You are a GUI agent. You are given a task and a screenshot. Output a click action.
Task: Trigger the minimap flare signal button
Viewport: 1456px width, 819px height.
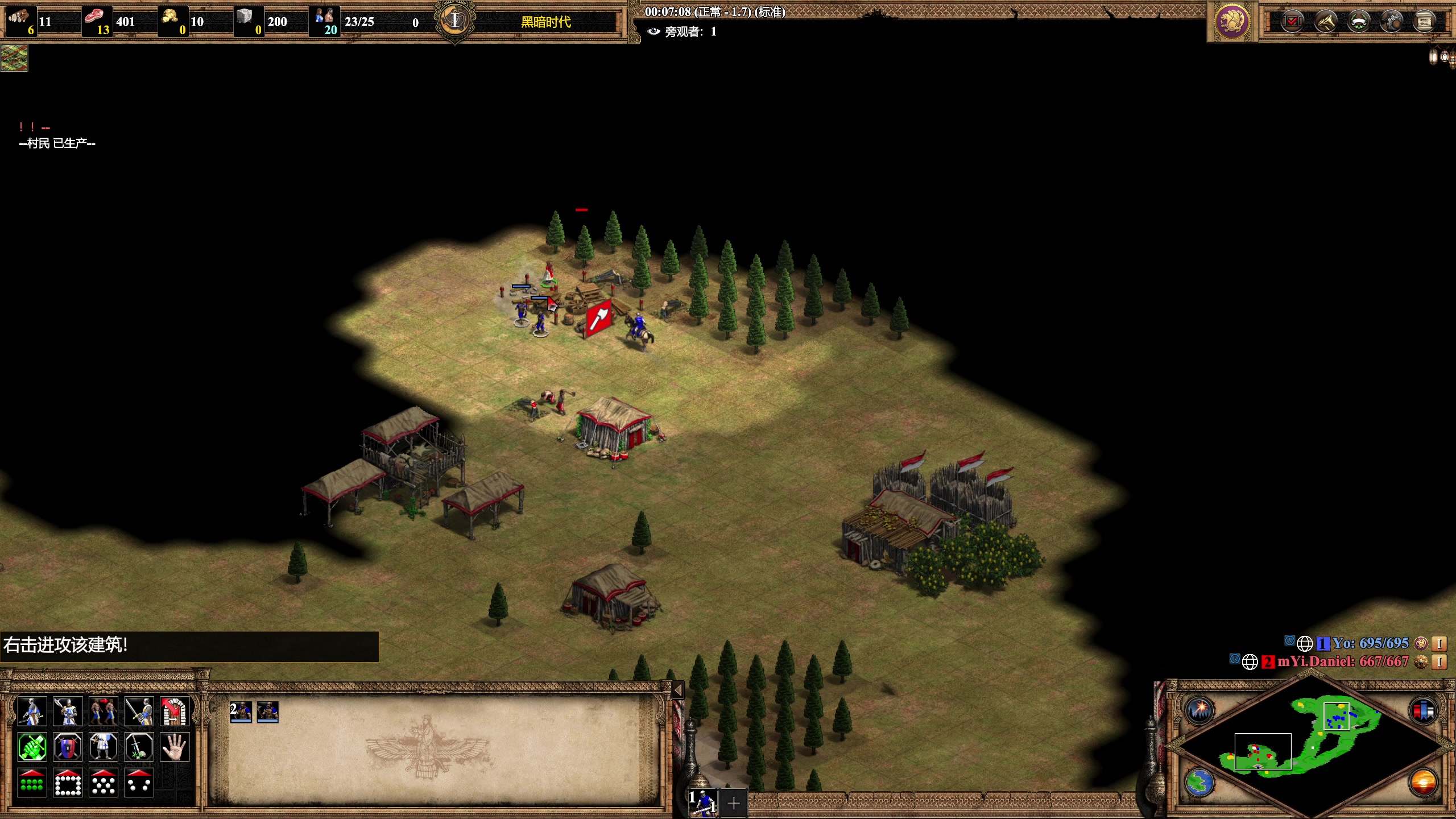pyautogui.click(x=1200, y=710)
